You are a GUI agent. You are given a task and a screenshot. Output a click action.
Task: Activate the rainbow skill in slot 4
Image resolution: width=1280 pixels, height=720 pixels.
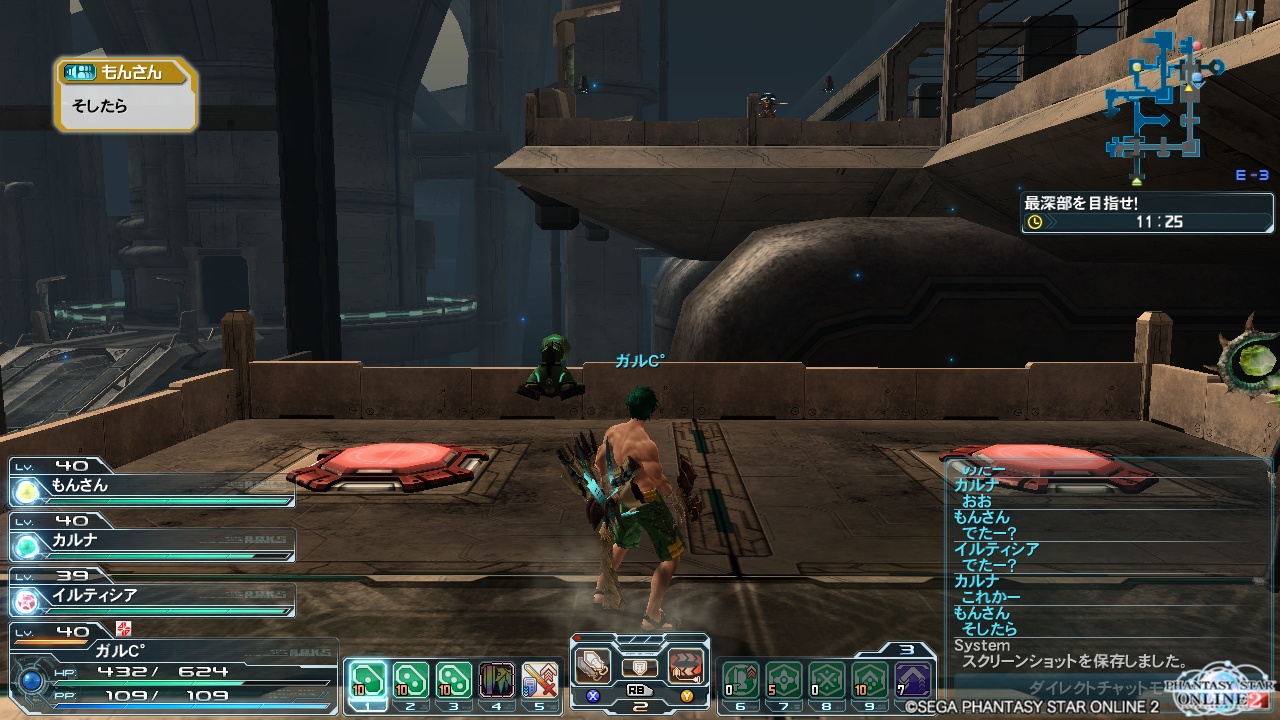(497, 680)
